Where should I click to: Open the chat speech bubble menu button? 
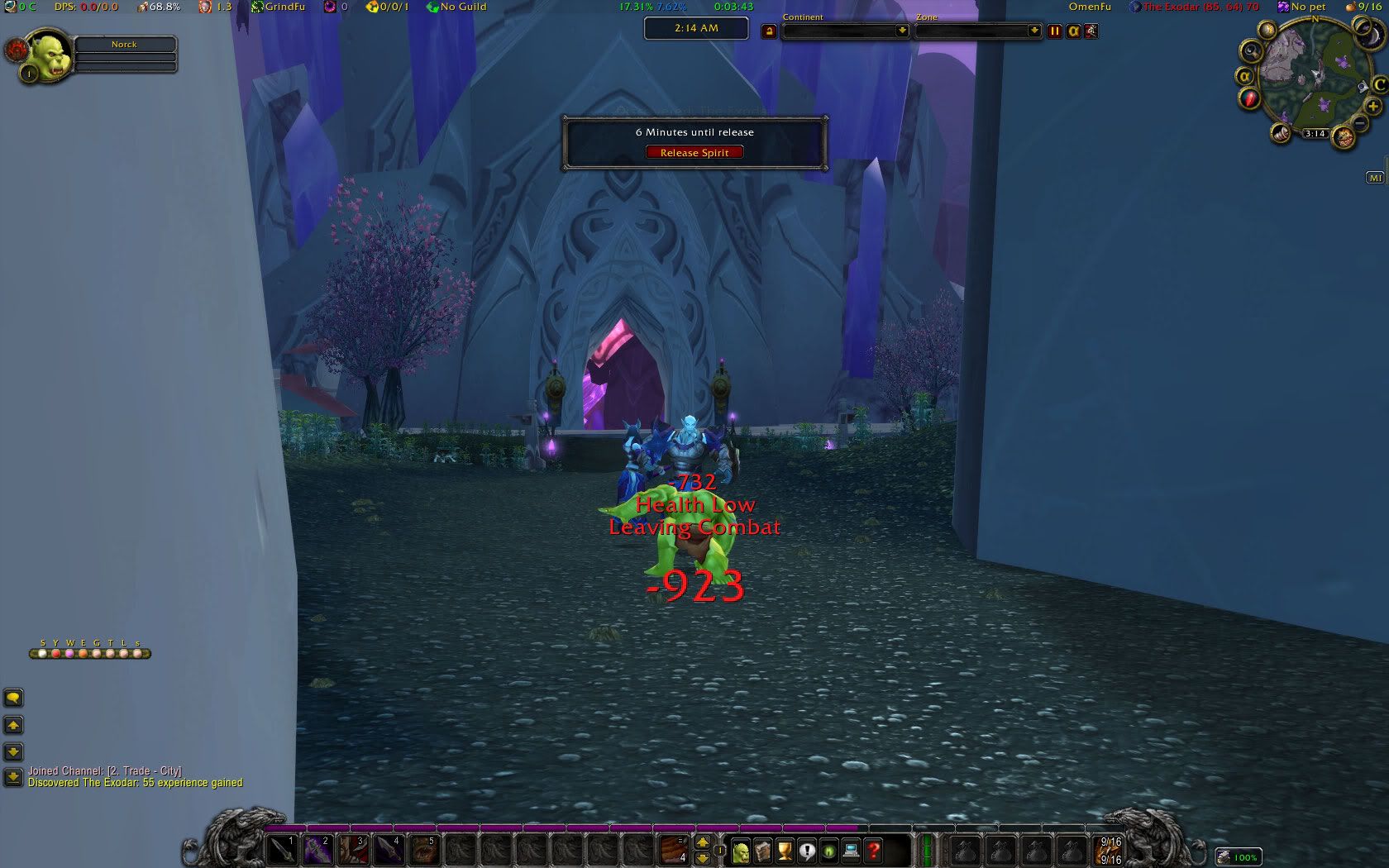(13, 698)
